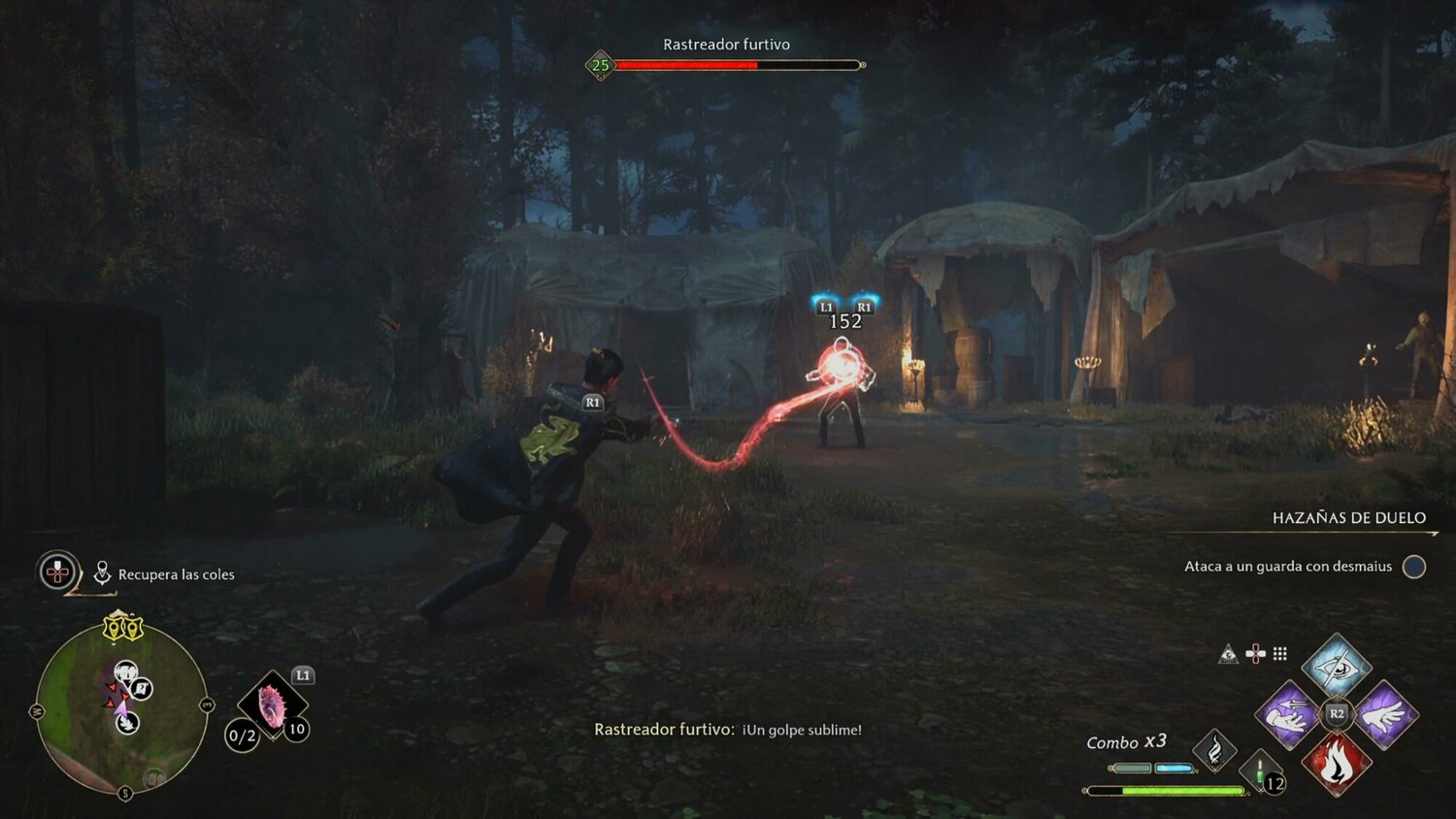Click the 'Recupera las coles' quest tracker

176,574
